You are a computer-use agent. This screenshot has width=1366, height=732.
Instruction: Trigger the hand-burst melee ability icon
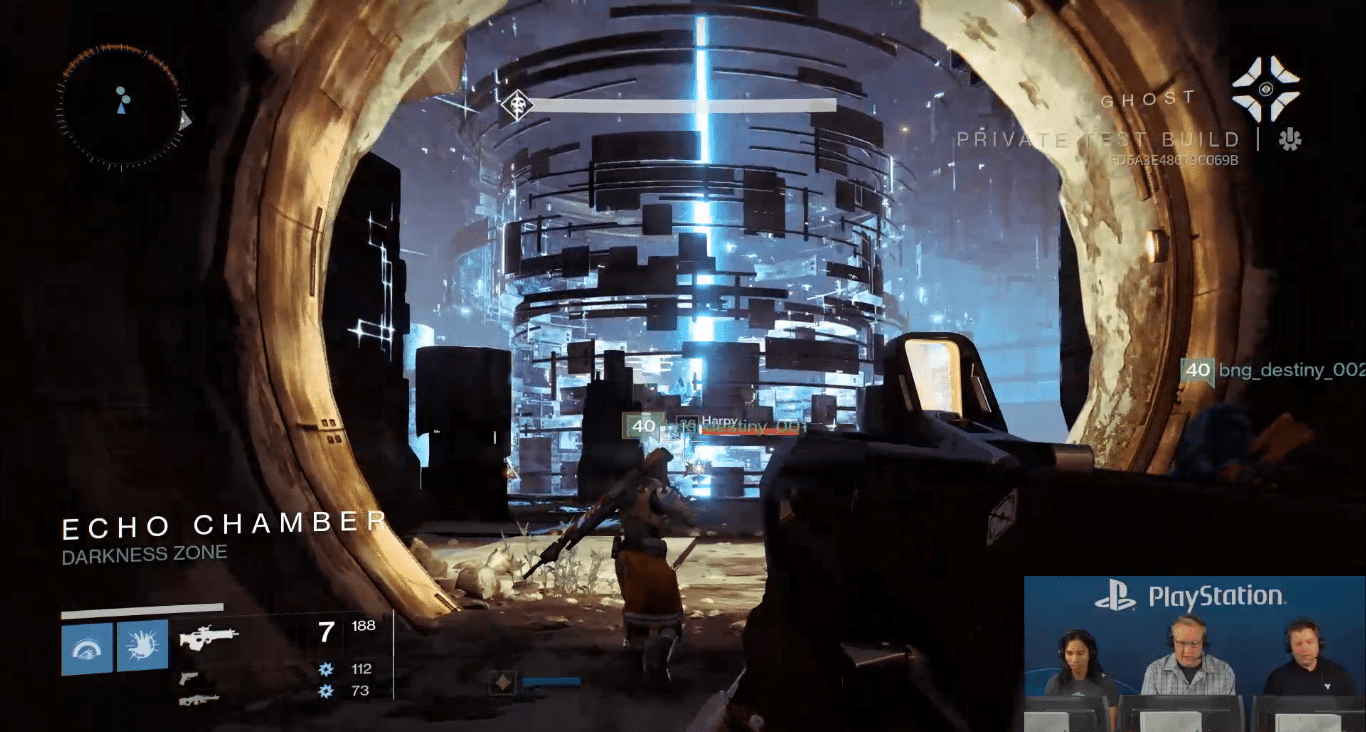tap(142, 646)
